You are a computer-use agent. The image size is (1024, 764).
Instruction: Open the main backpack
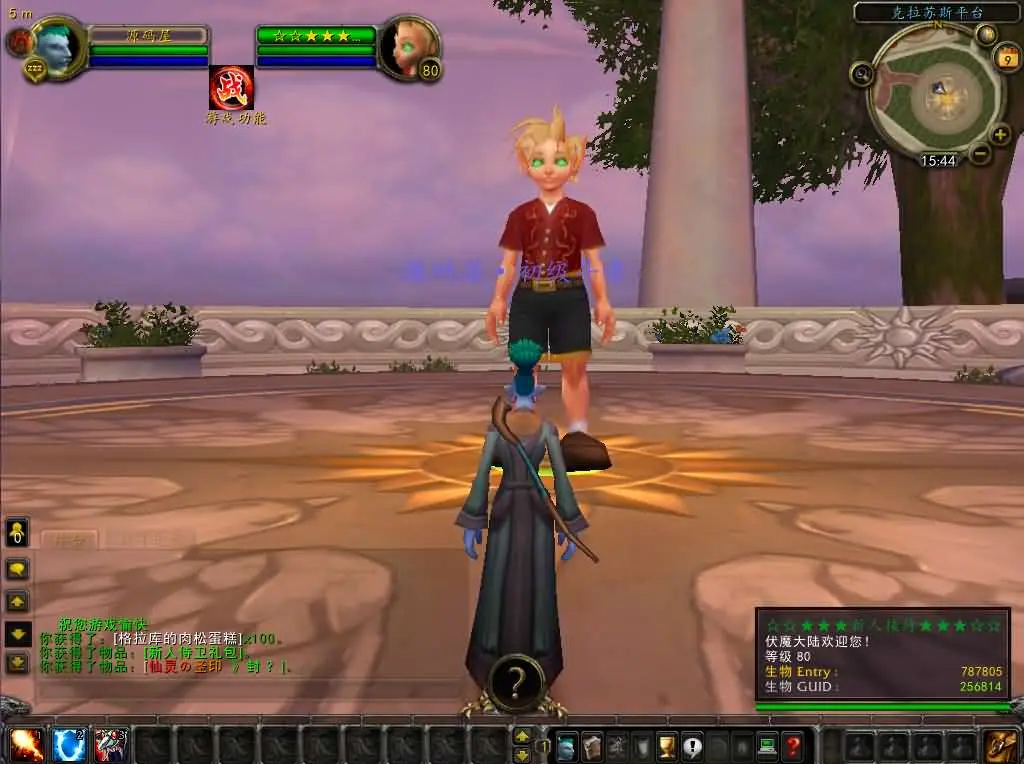pyautogui.click(x=1001, y=746)
